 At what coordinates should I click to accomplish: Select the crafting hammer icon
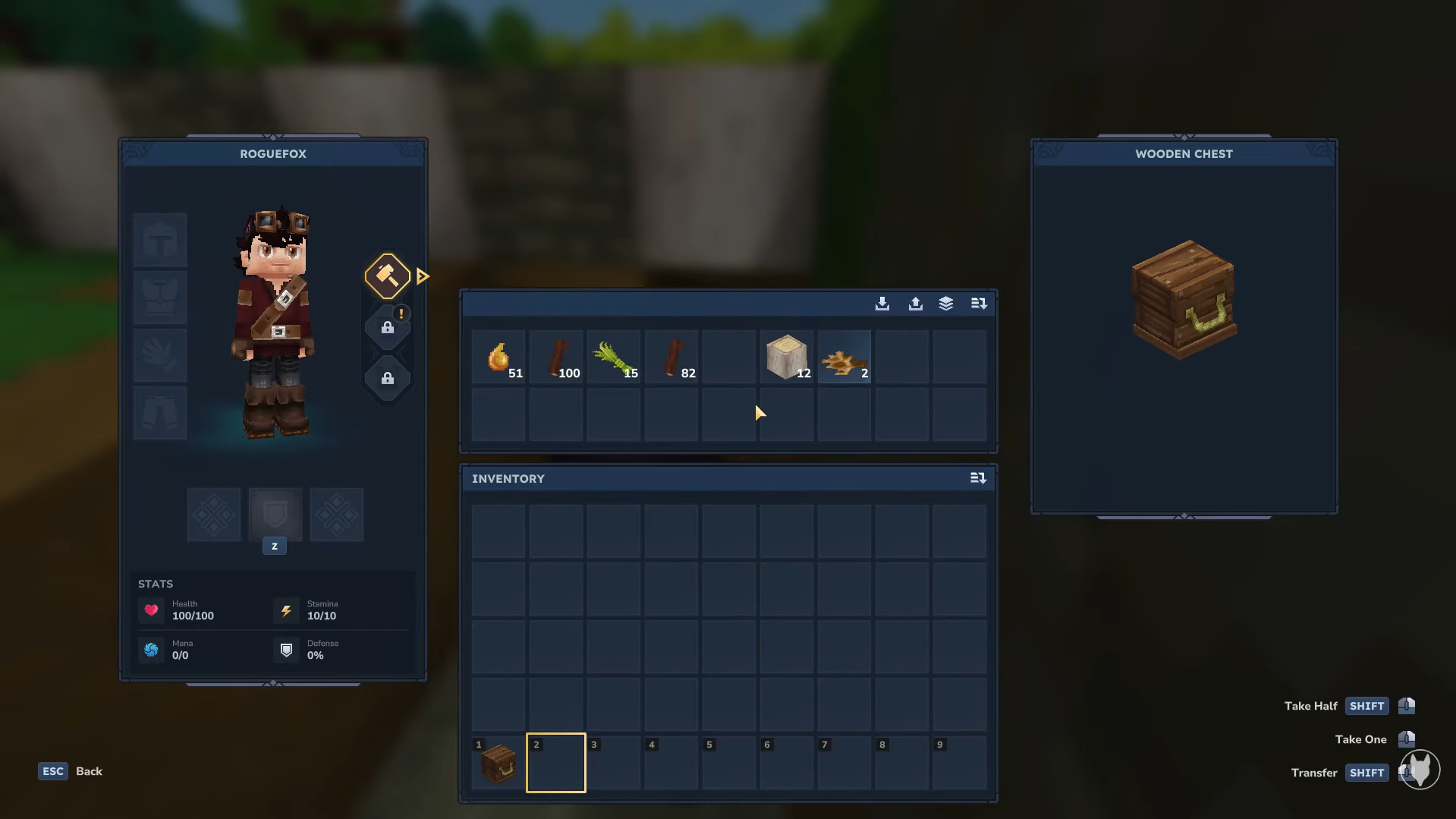click(x=387, y=276)
